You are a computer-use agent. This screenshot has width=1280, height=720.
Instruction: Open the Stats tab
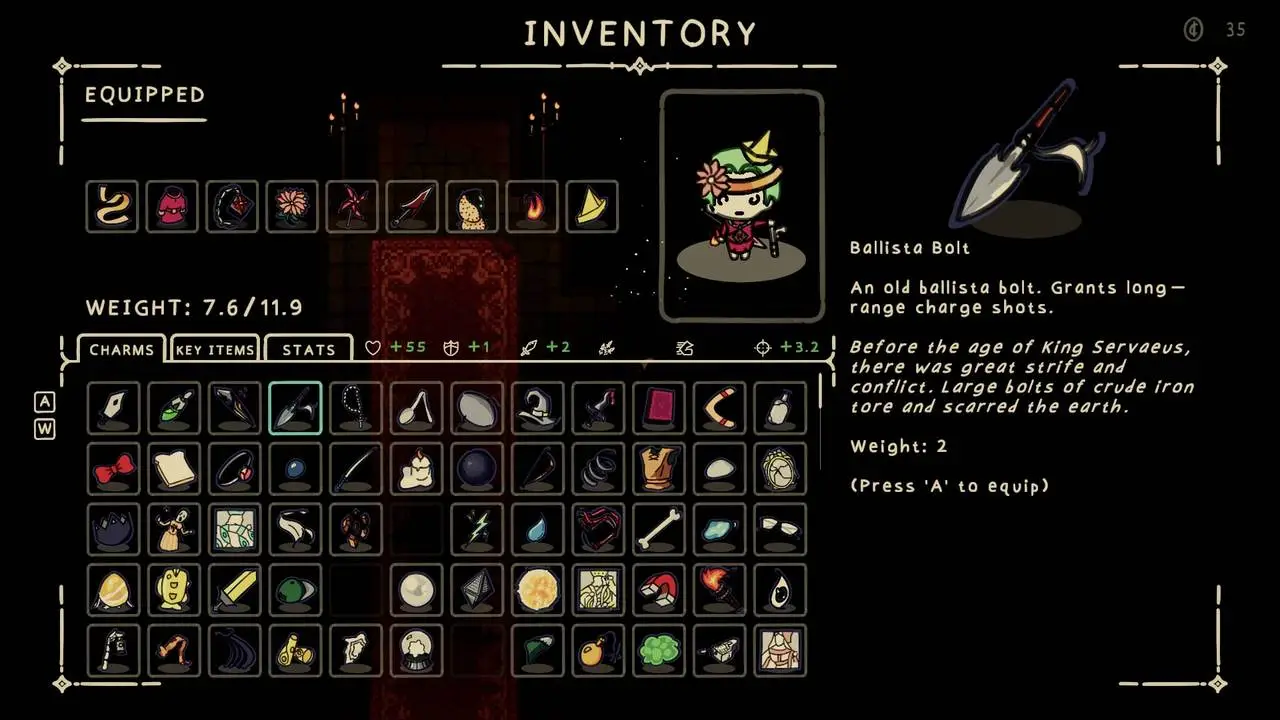point(308,349)
